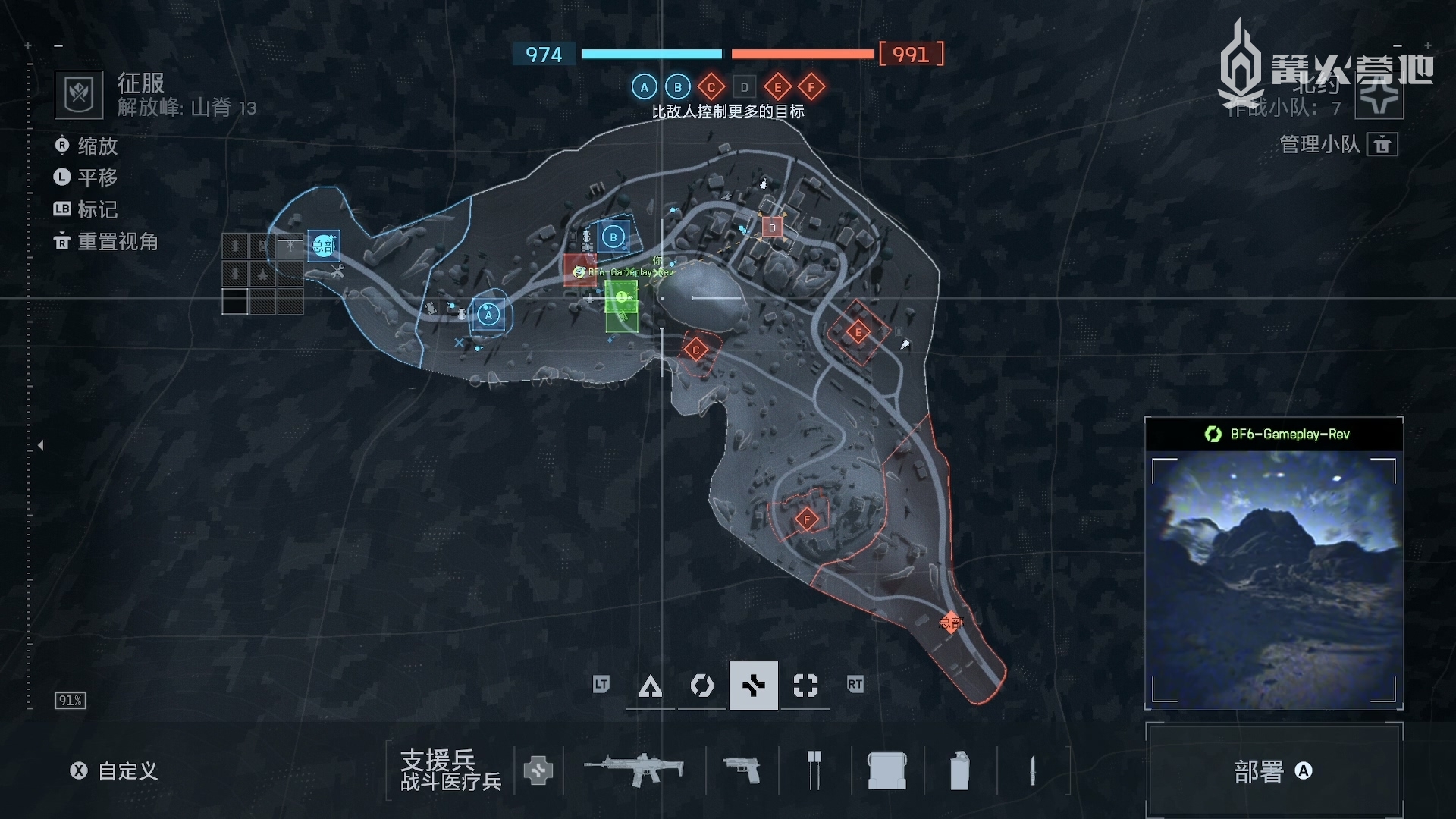Select the green squadmate spawn marker
The height and width of the screenshot is (819, 1456).
pyautogui.click(x=621, y=297)
